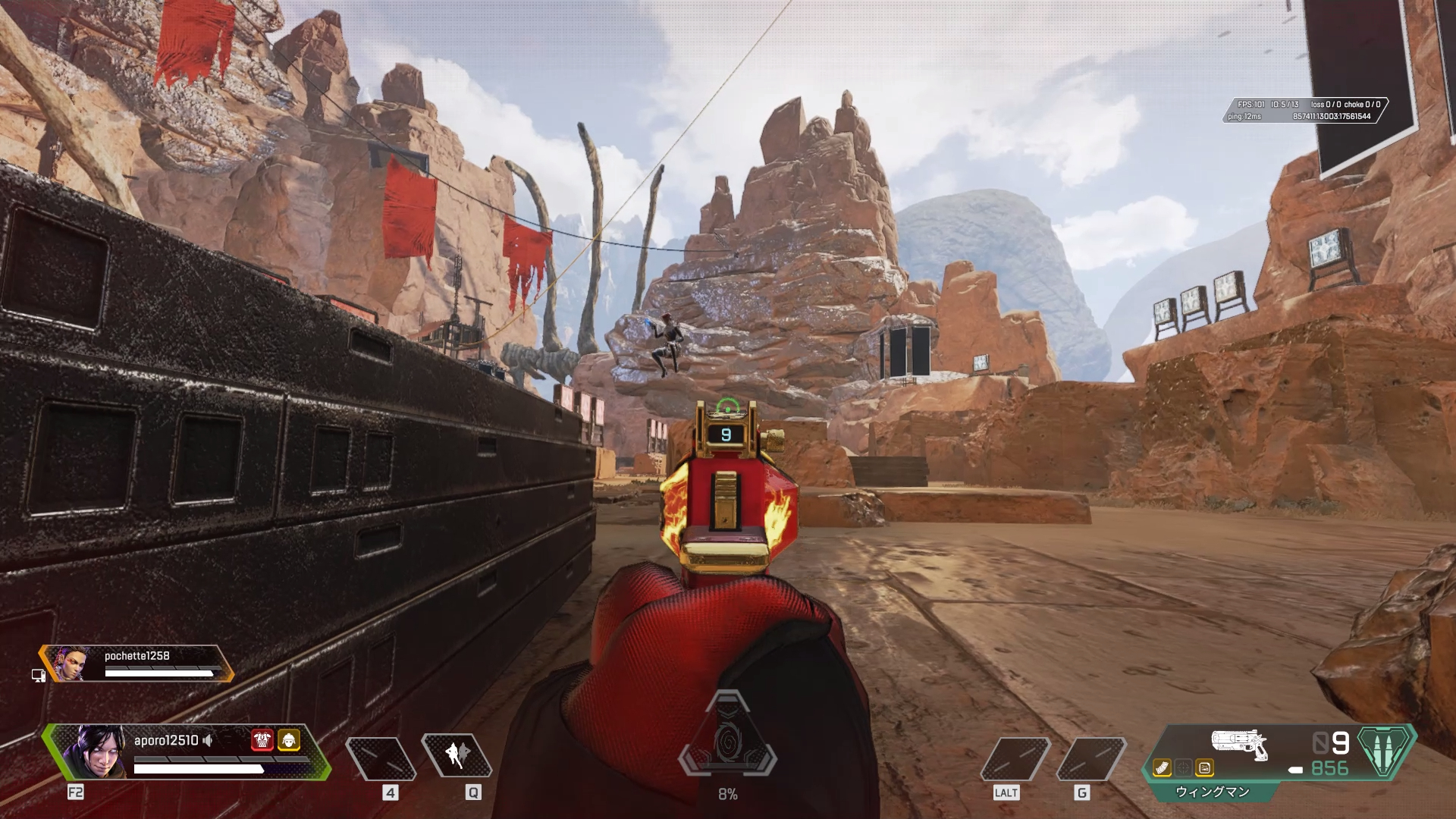
Task: Click aporo12510's Wraith portrait
Action: [96, 752]
